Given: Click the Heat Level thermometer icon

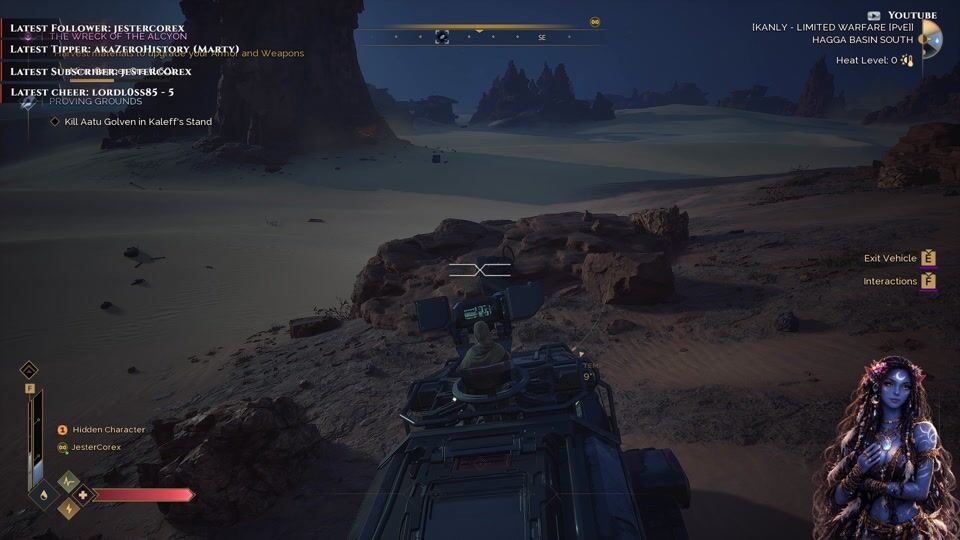Looking at the screenshot, I should [906, 60].
